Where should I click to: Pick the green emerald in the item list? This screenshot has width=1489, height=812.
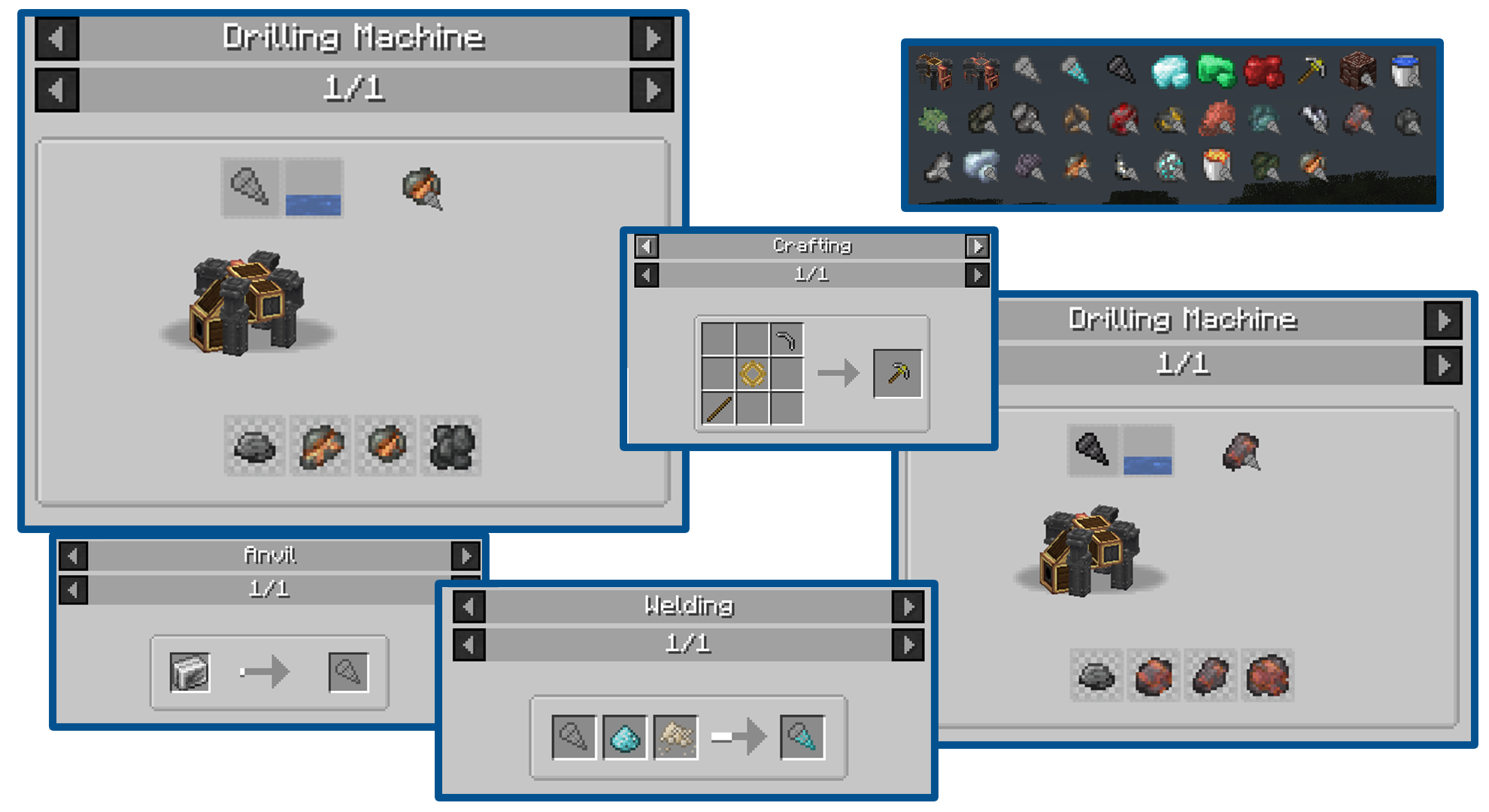pyautogui.click(x=1216, y=72)
